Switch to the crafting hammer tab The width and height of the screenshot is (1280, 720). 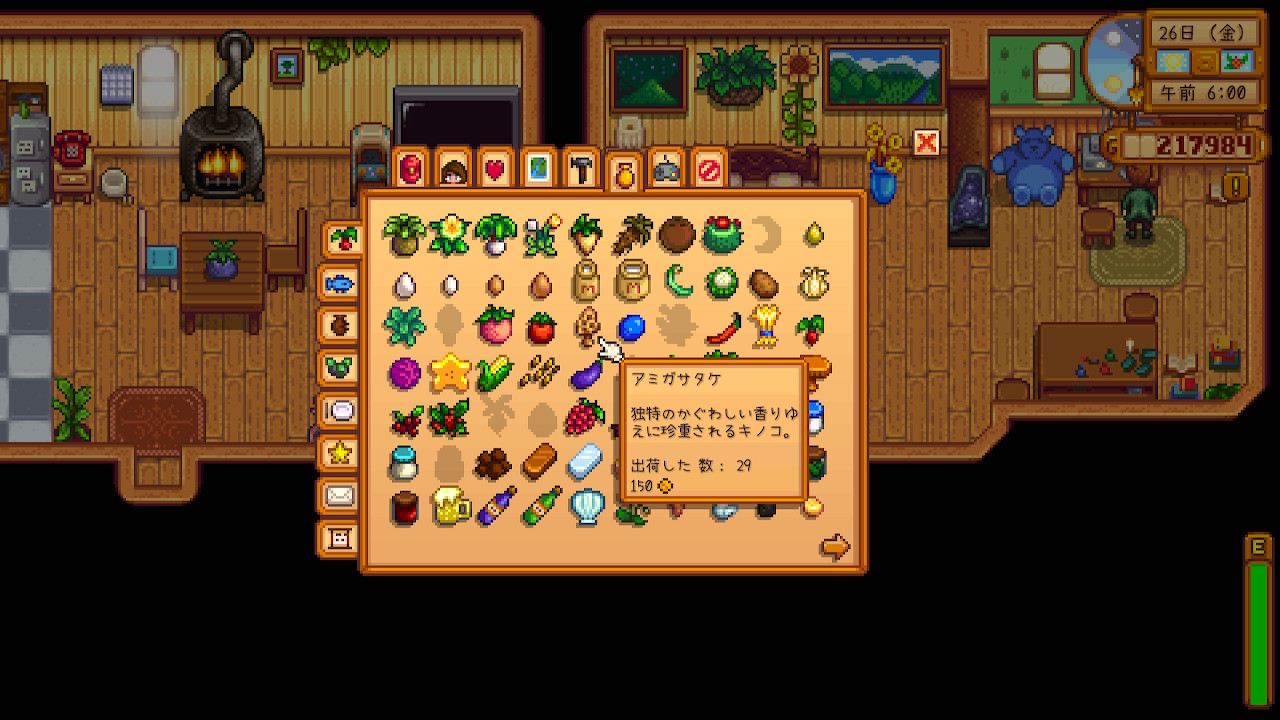point(581,169)
